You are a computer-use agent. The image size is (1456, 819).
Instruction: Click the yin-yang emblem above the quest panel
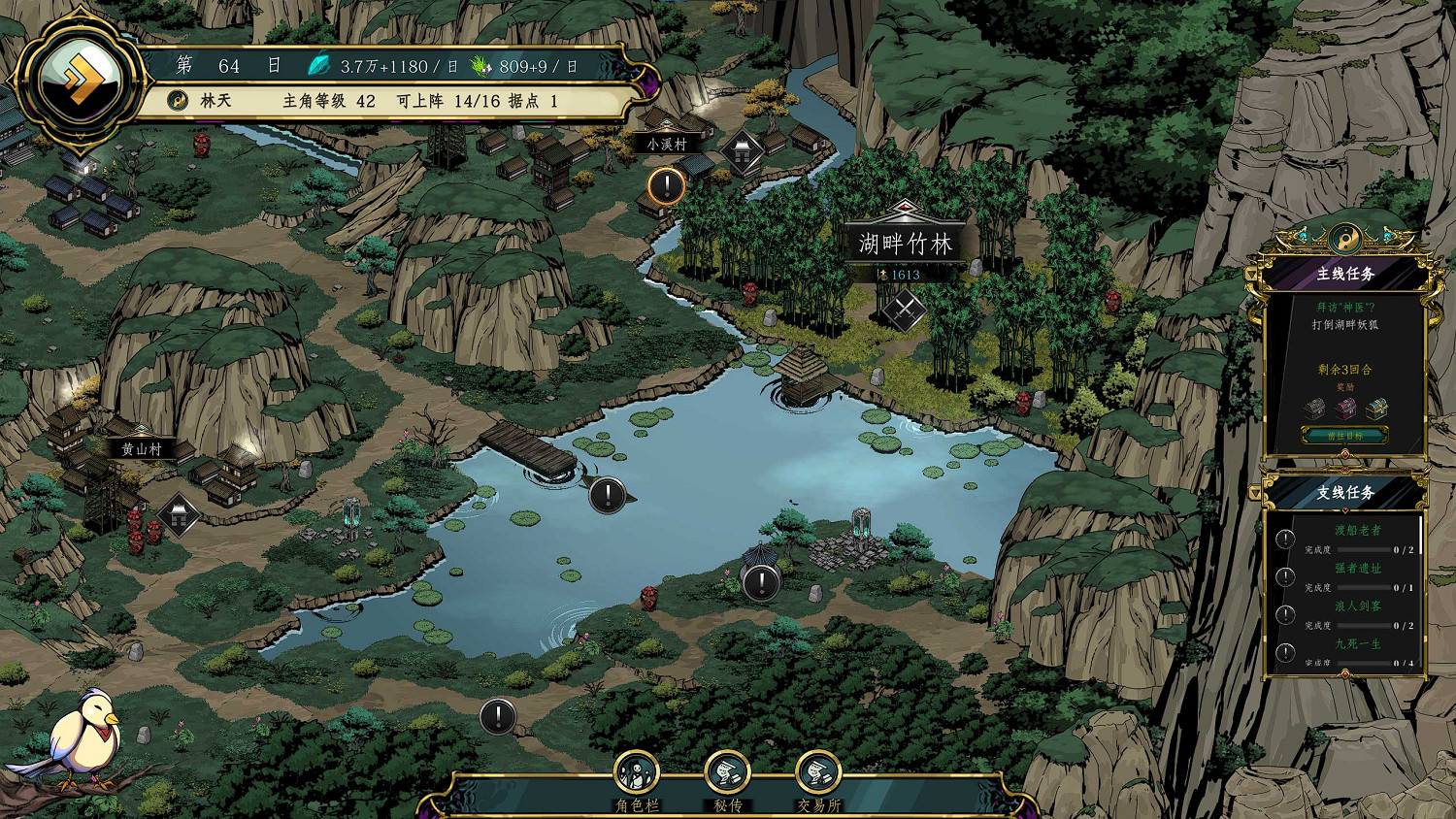coord(1345,238)
